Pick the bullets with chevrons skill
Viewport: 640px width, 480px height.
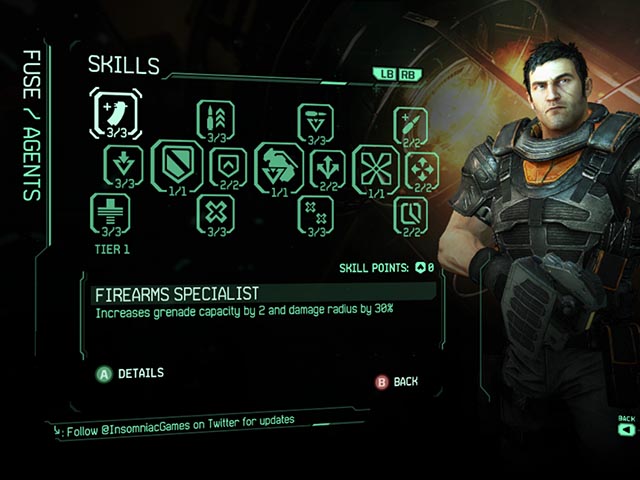tap(216, 118)
